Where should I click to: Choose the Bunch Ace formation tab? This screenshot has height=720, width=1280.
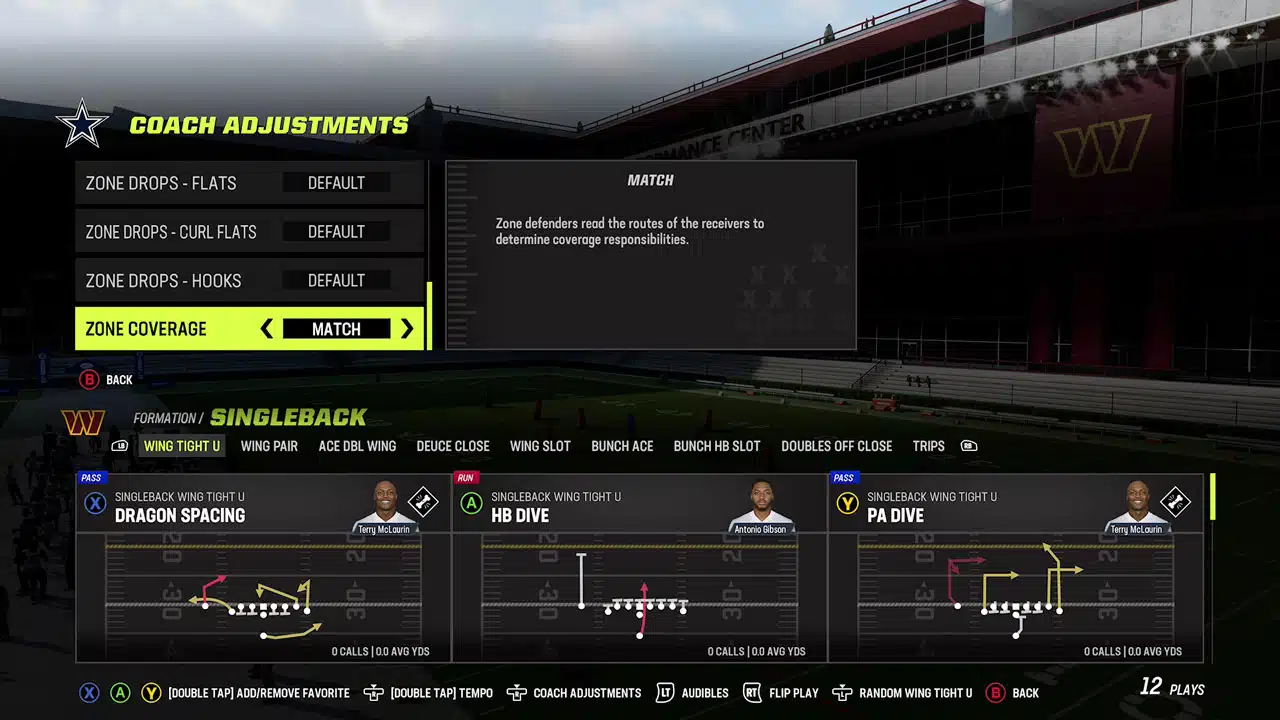(622, 446)
